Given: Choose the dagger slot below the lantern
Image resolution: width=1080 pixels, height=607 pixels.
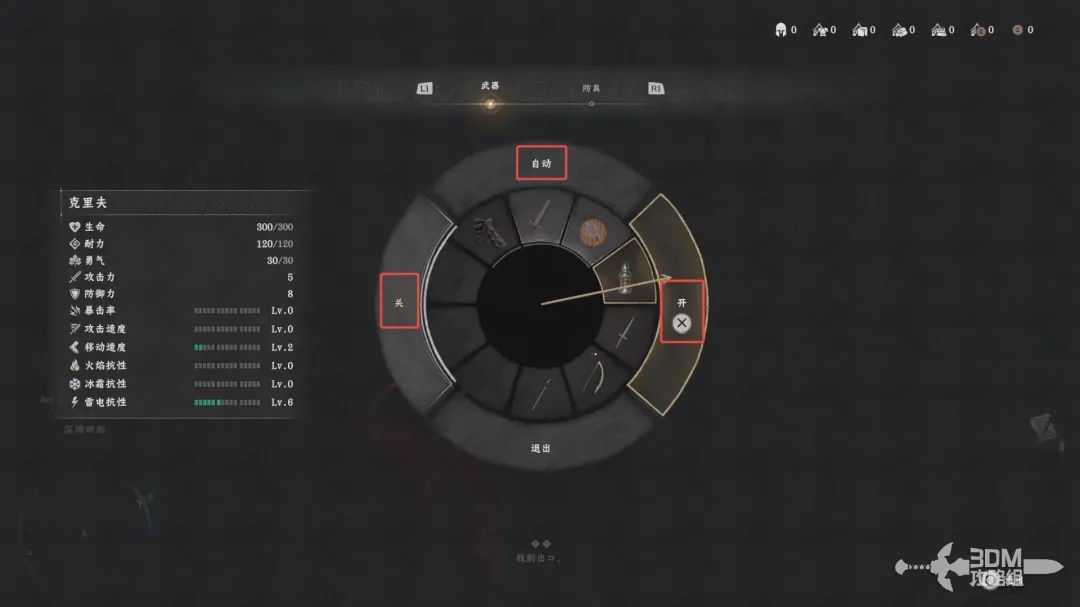Looking at the screenshot, I should 622,333.
